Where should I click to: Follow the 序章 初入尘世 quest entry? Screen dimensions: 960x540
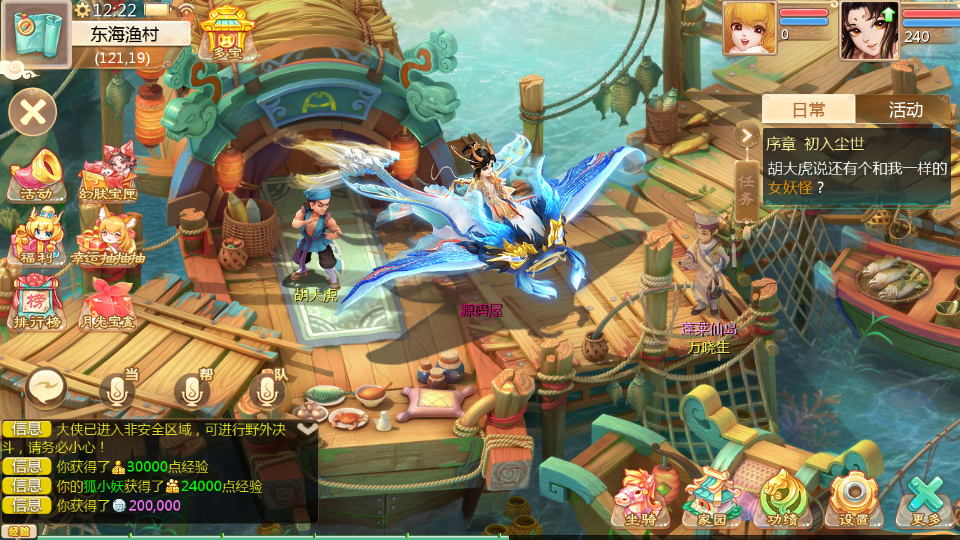[x=857, y=166]
